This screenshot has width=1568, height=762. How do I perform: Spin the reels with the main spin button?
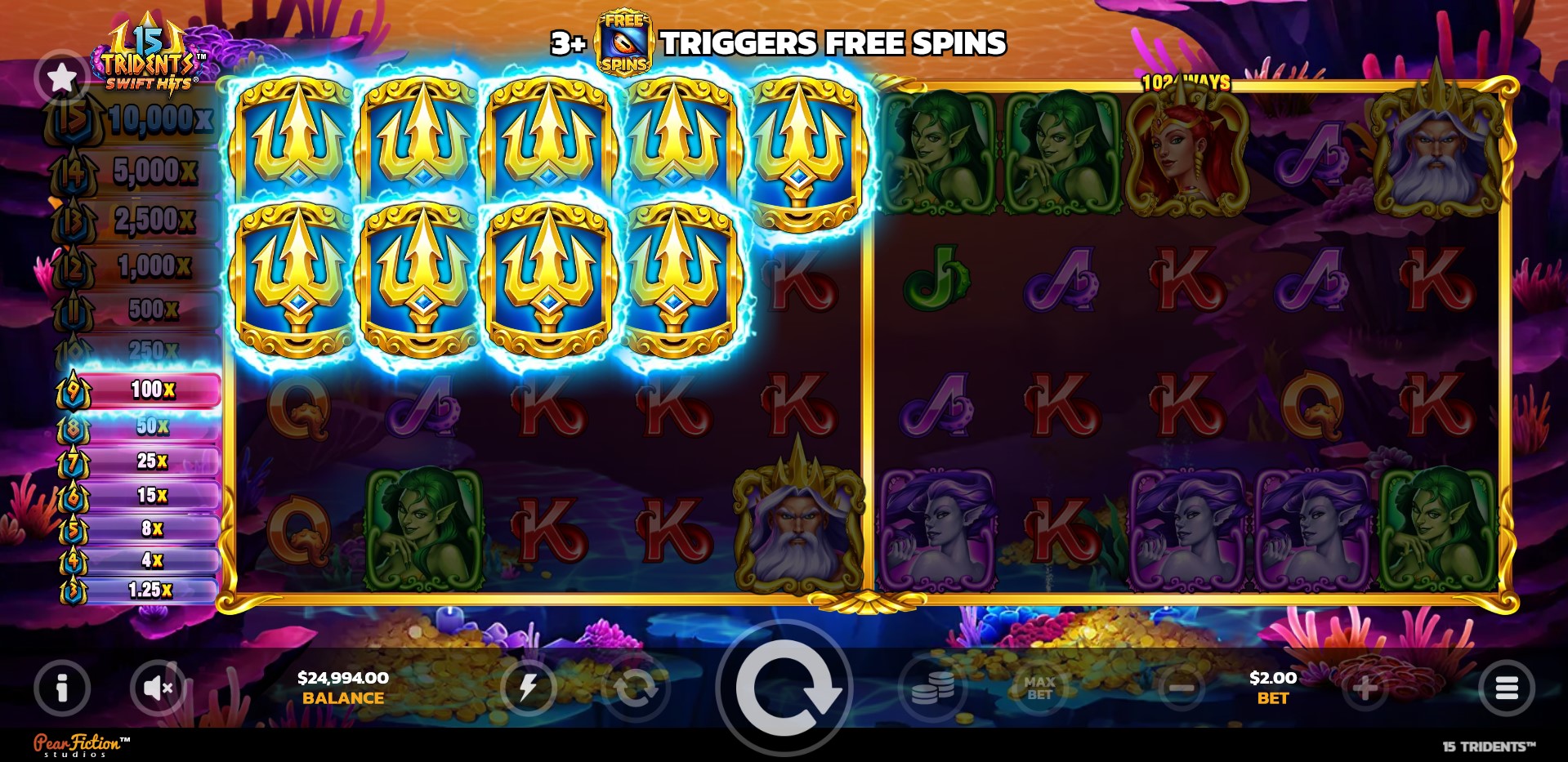tap(784, 688)
